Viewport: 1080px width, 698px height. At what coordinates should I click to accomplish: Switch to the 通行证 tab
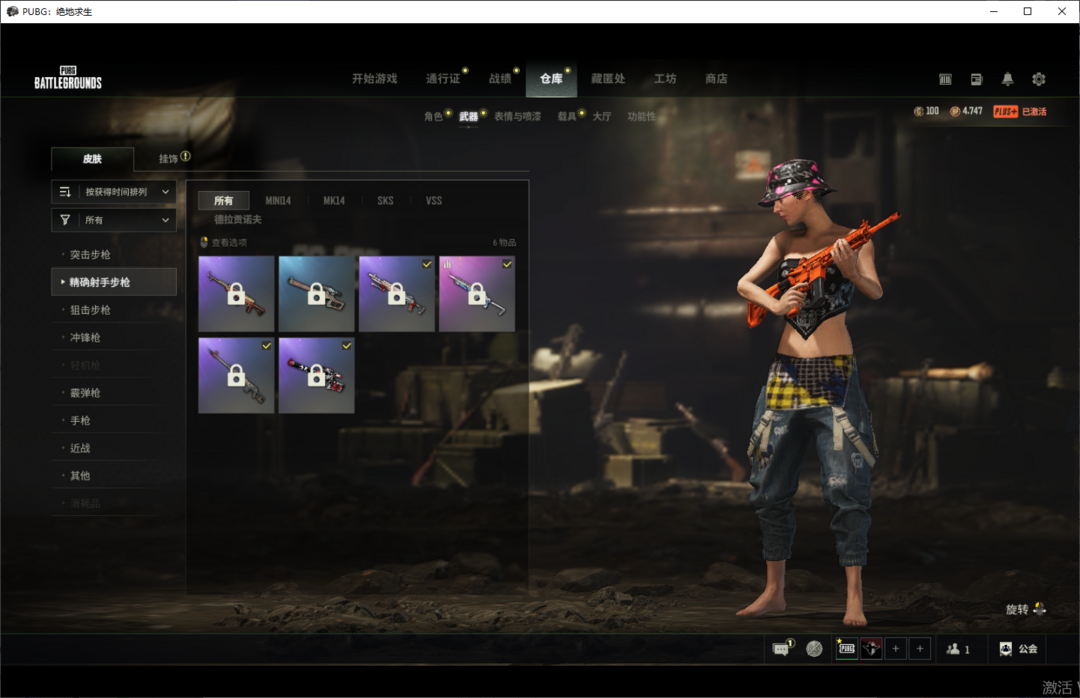tap(443, 79)
